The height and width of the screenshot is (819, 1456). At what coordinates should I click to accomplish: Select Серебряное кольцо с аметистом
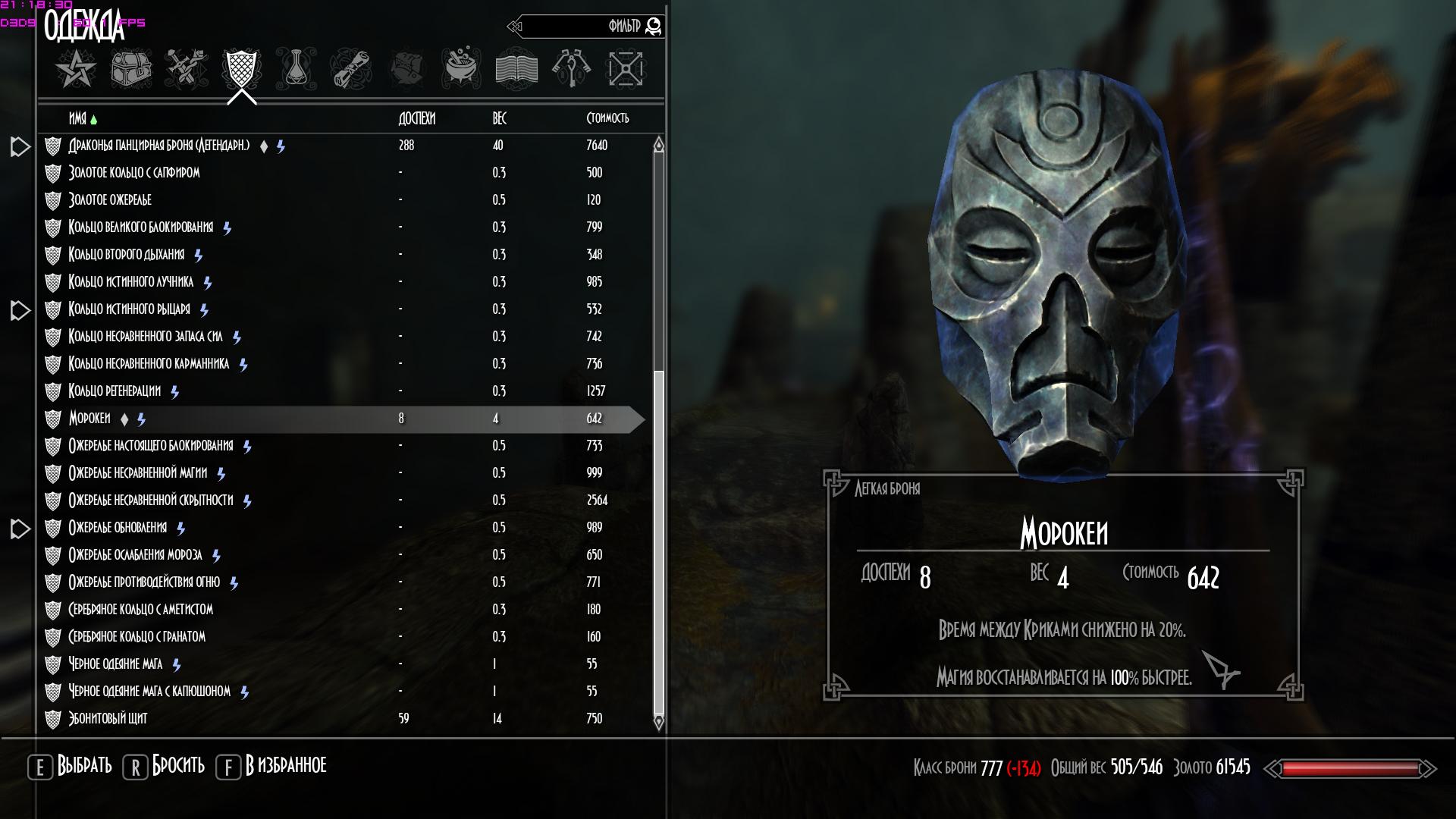tap(140, 610)
